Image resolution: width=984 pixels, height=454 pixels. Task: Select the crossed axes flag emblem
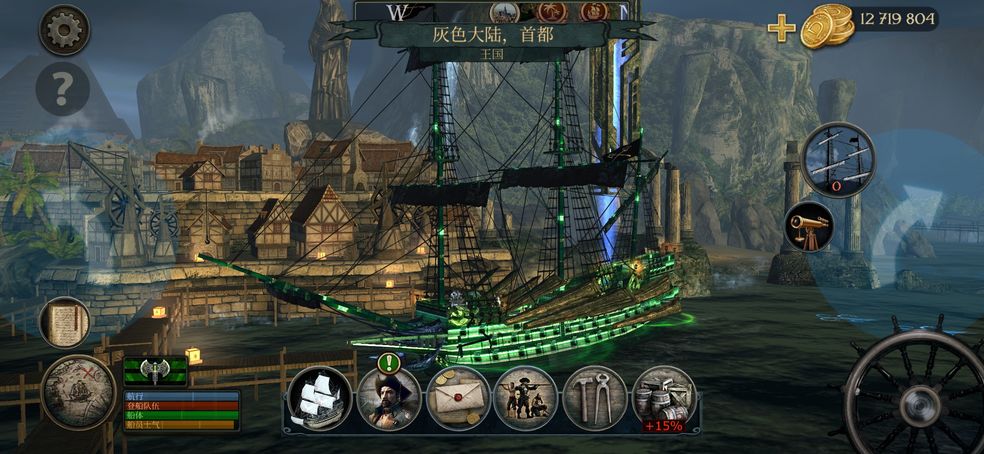click(x=155, y=371)
